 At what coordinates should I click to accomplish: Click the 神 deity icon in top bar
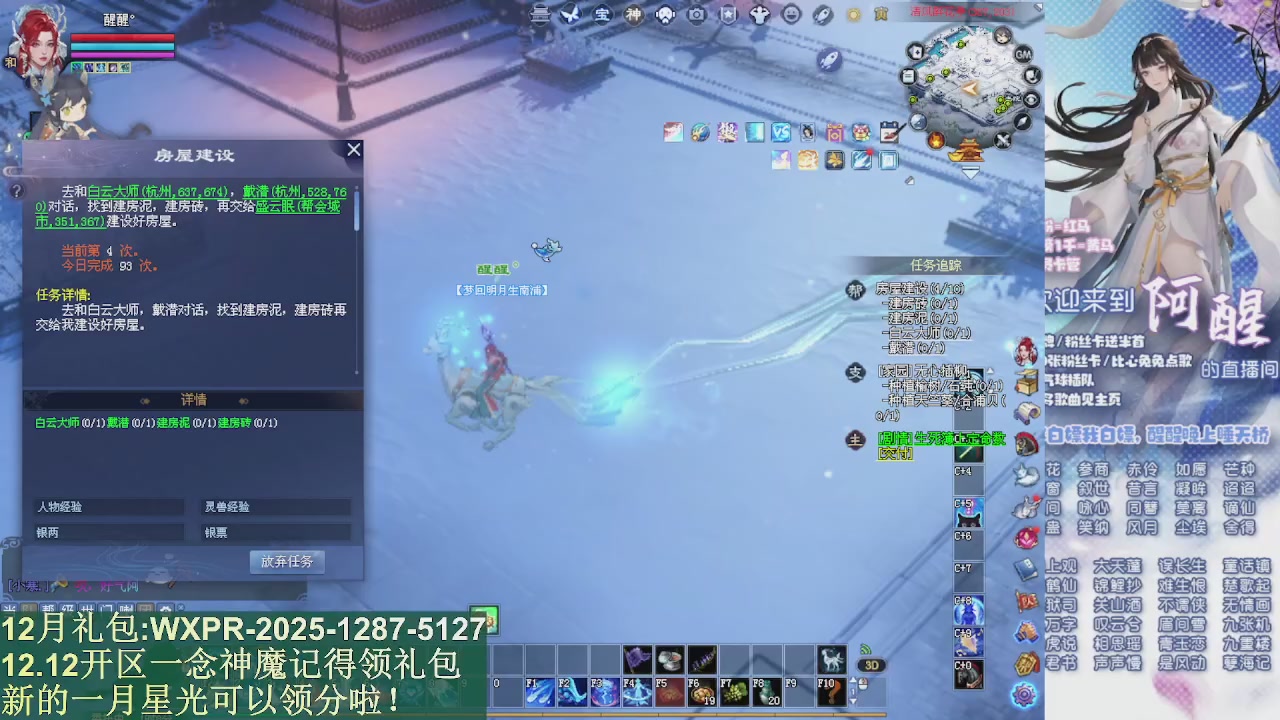pos(633,15)
